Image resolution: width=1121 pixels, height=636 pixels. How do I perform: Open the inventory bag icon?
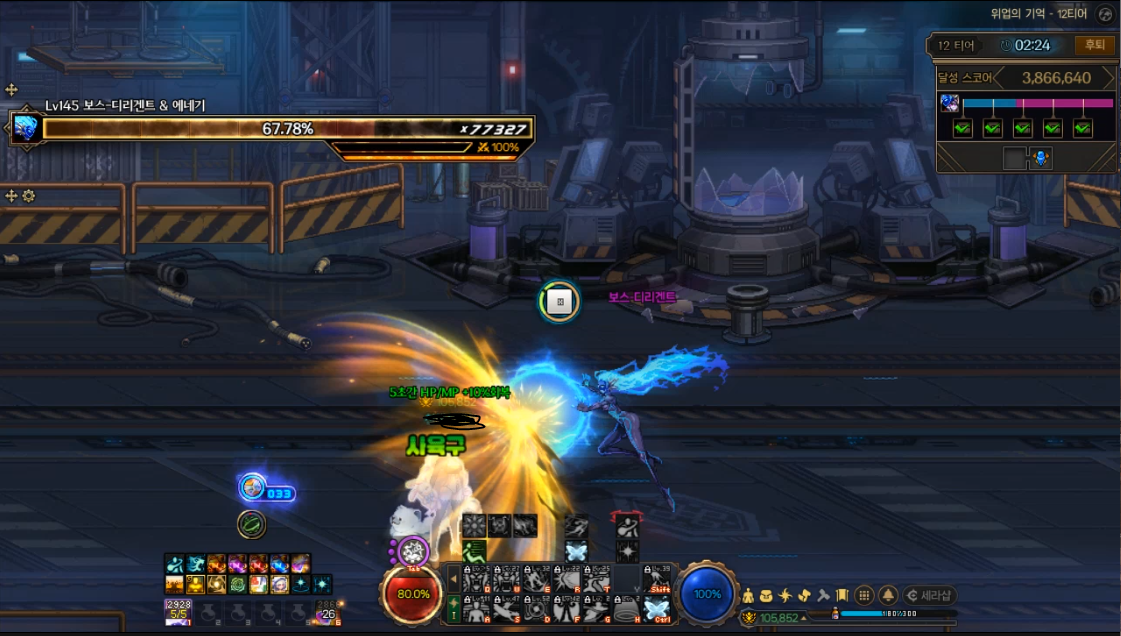tap(766, 596)
